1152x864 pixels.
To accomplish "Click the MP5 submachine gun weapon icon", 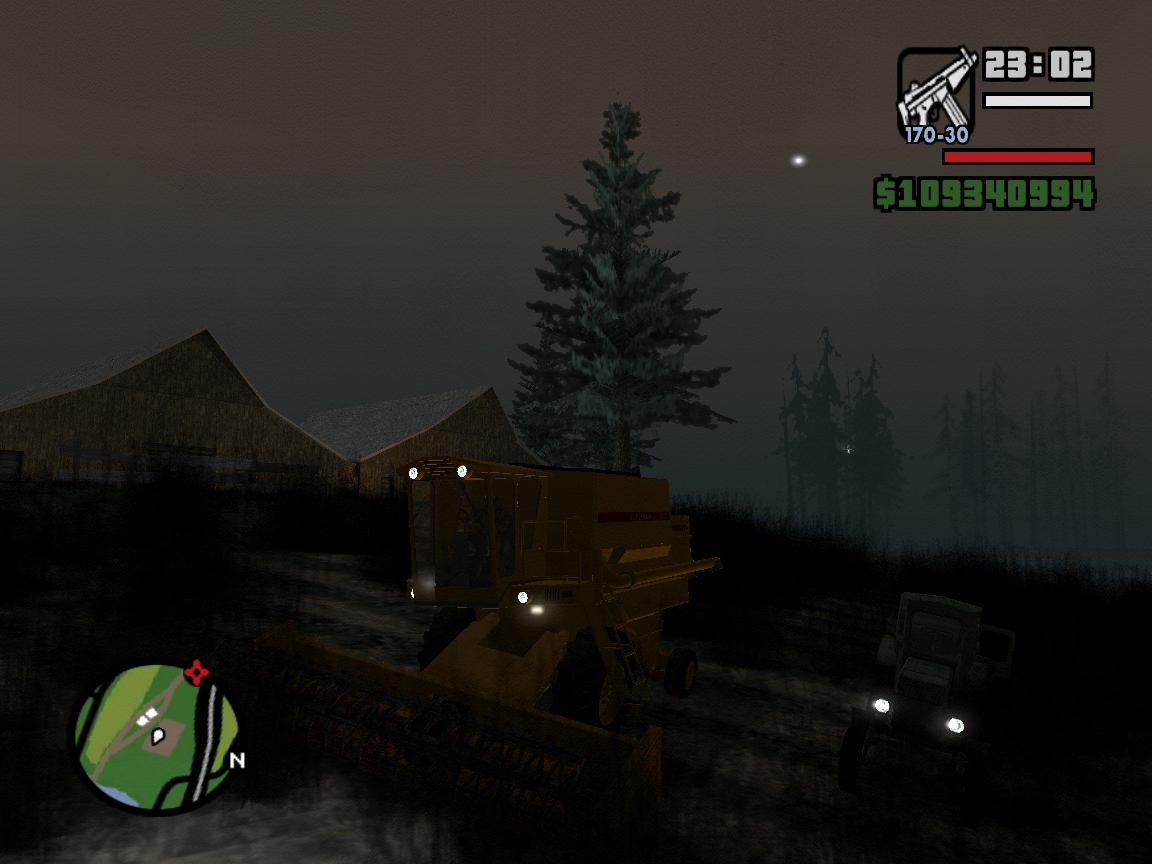I will pyautogui.click(x=935, y=90).
